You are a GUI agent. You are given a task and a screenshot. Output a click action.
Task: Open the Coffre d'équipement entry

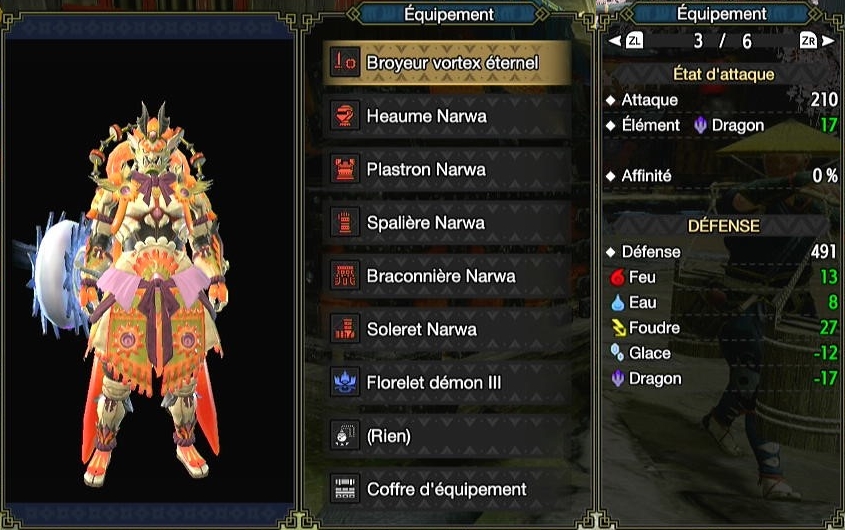449,489
